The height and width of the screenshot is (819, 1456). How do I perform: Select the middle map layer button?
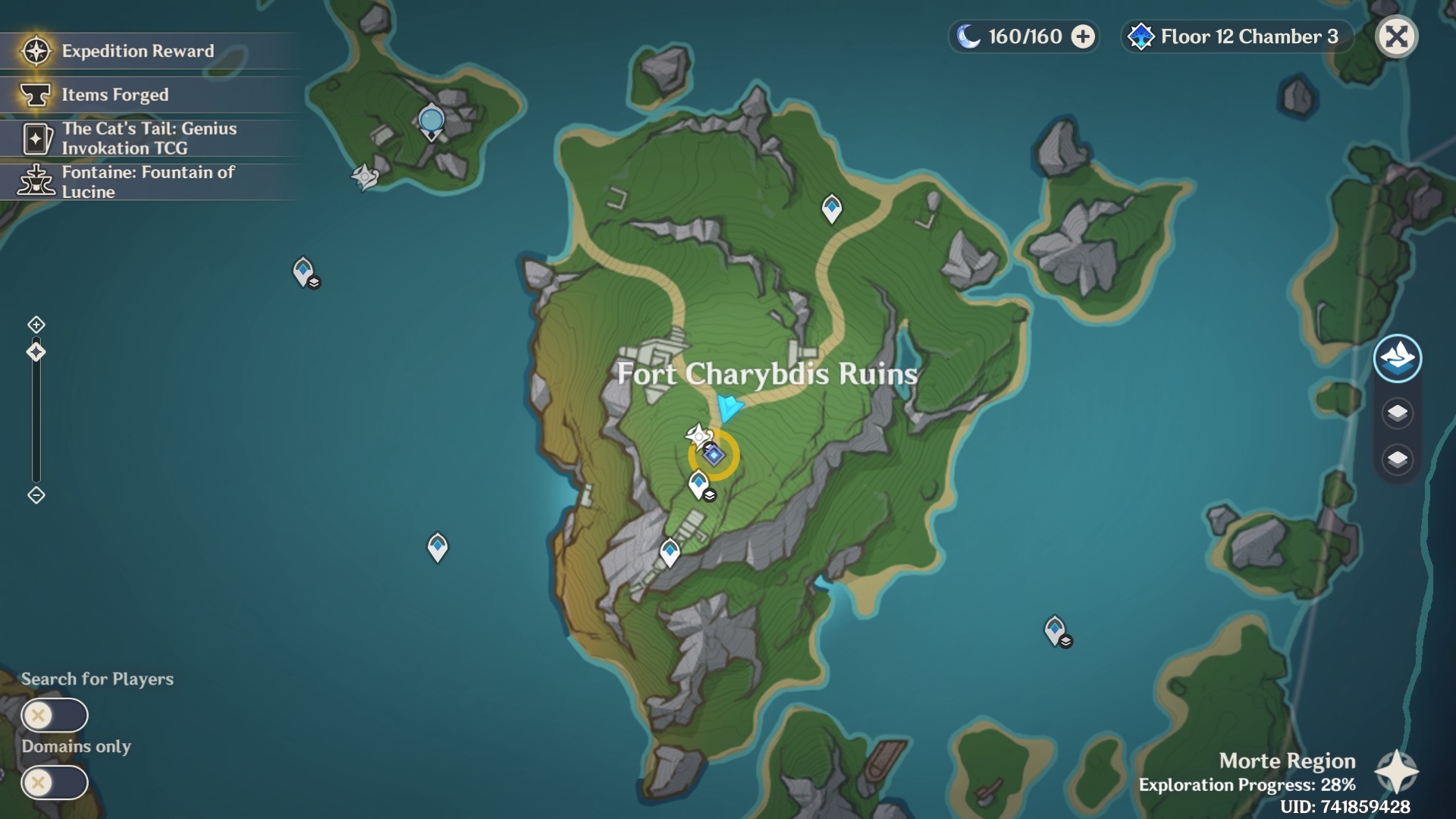click(1397, 413)
